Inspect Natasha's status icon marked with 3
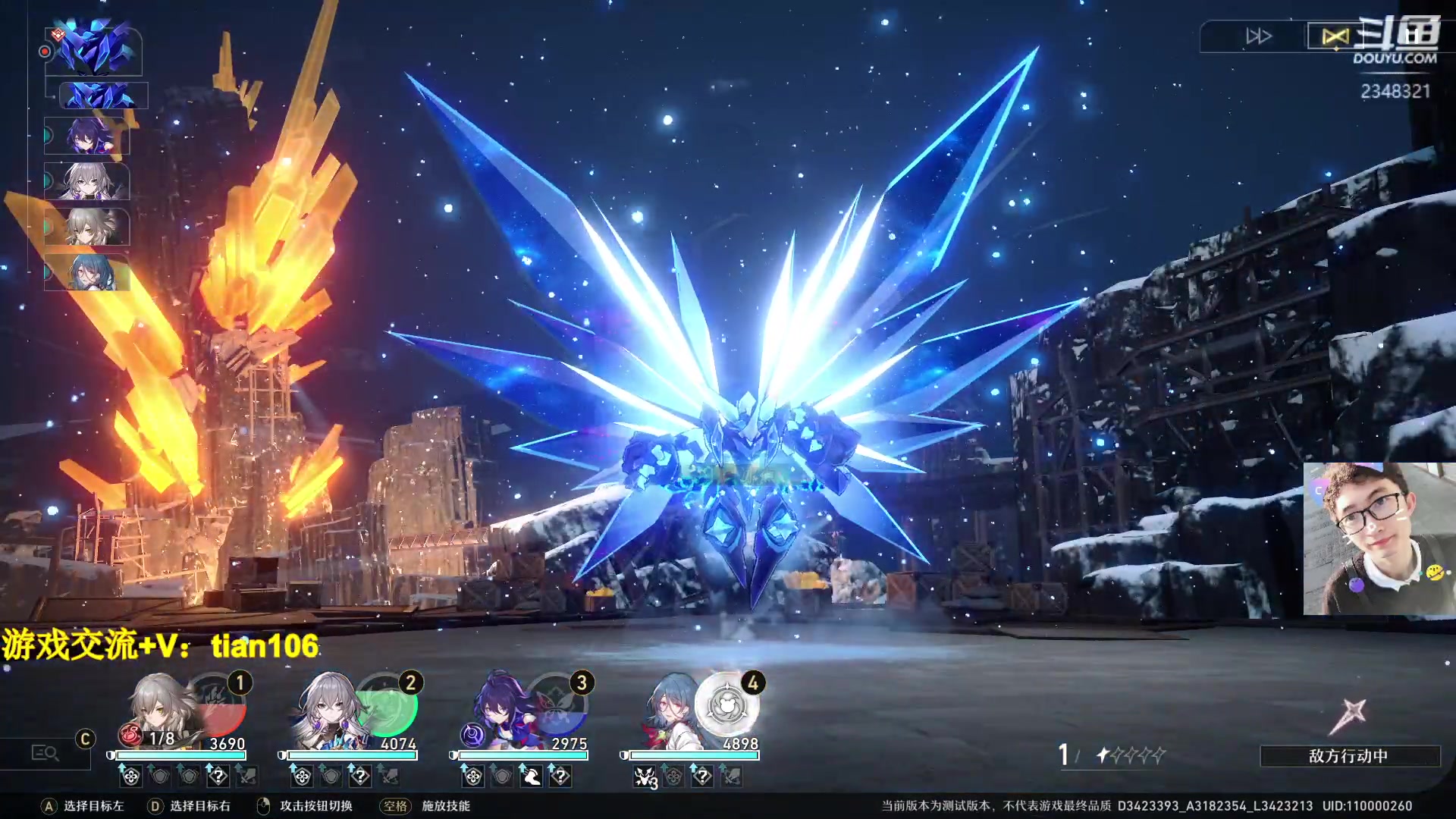This screenshot has width=1456, height=819. coord(645,777)
